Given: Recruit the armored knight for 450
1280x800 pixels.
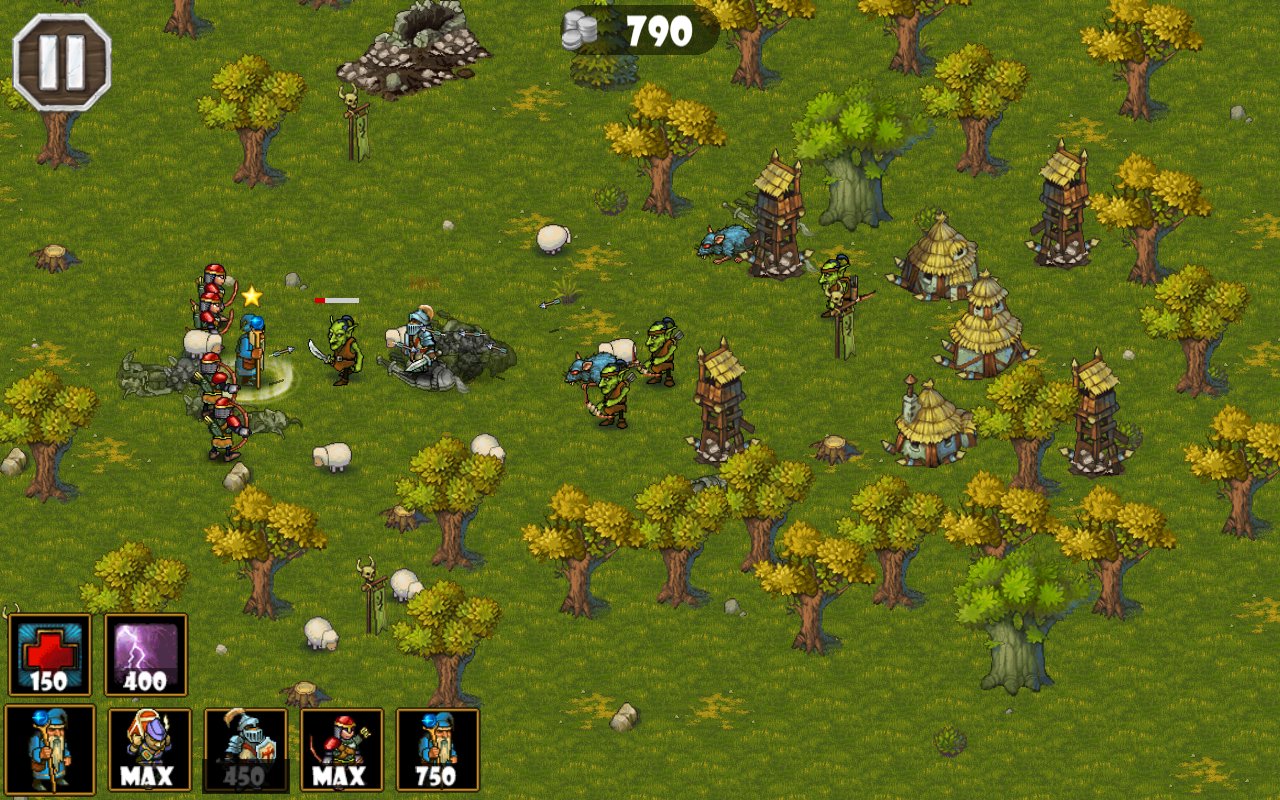Looking at the screenshot, I should click(x=246, y=749).
